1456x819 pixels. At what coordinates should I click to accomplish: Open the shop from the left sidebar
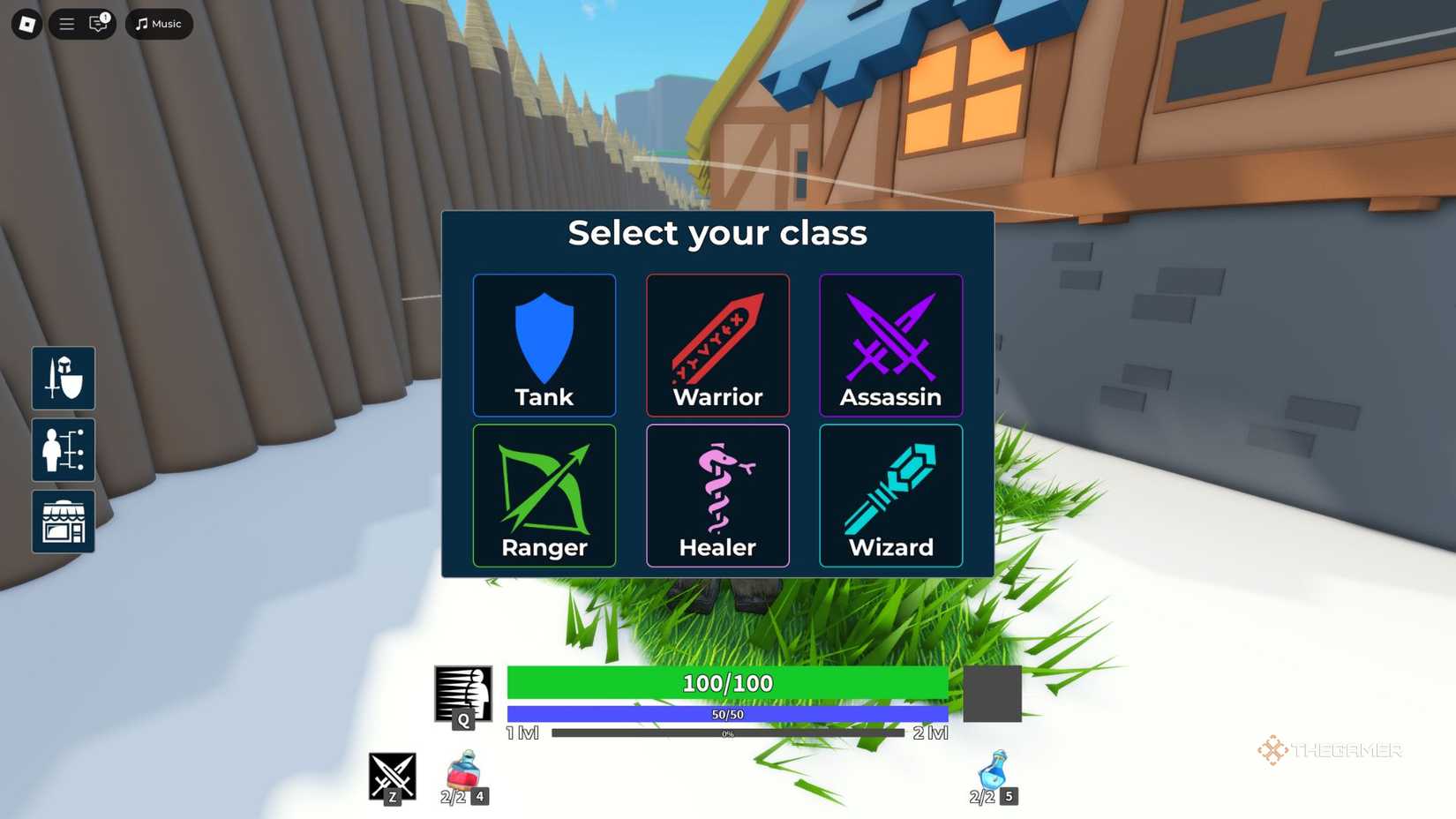(63, 522)
